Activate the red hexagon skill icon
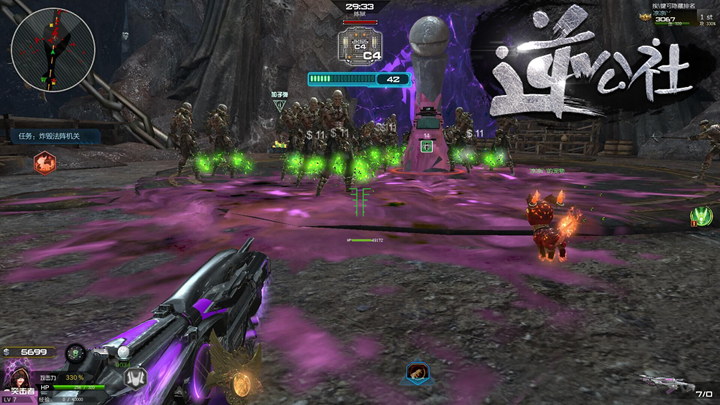The image size is (720, 405). coord(44,163)
